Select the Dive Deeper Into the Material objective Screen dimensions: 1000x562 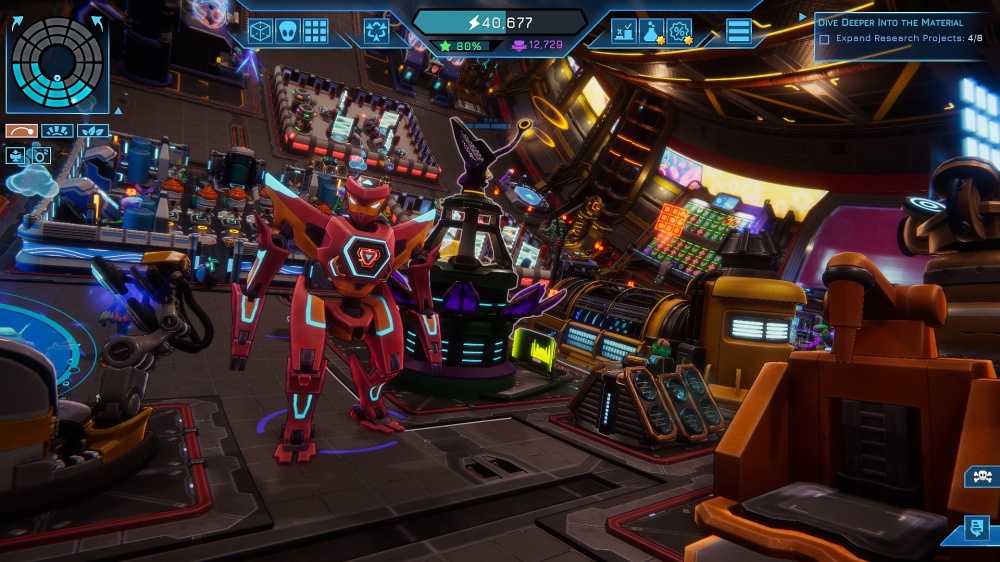click(x=889, y=22)
